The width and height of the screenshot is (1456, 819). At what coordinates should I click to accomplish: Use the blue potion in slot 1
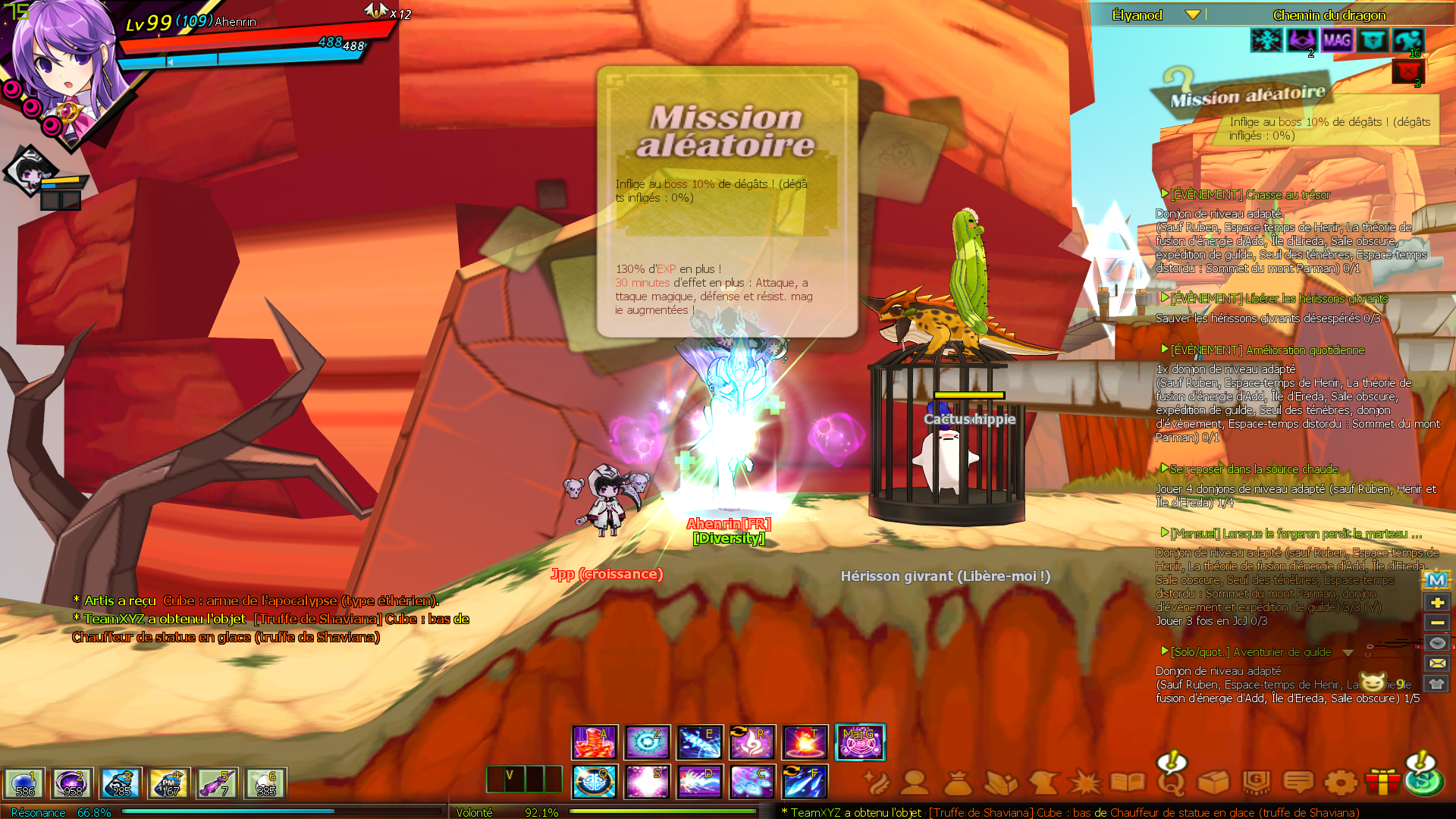coord(24,783)
